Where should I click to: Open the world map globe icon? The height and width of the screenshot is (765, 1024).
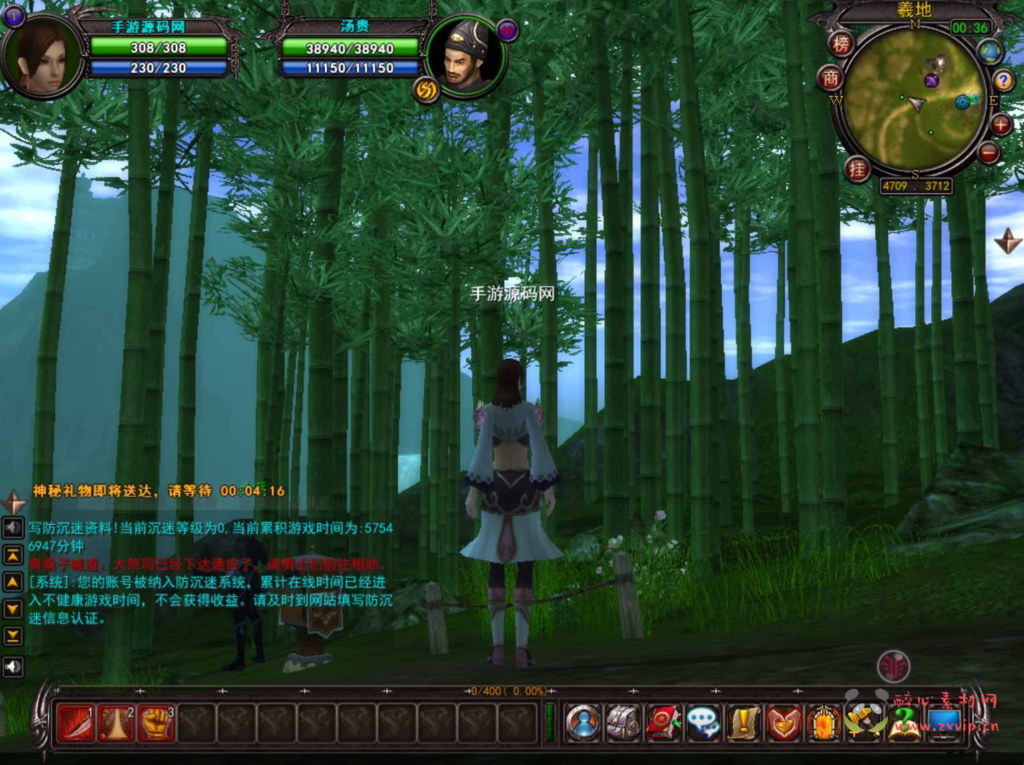tap(990, 52)
